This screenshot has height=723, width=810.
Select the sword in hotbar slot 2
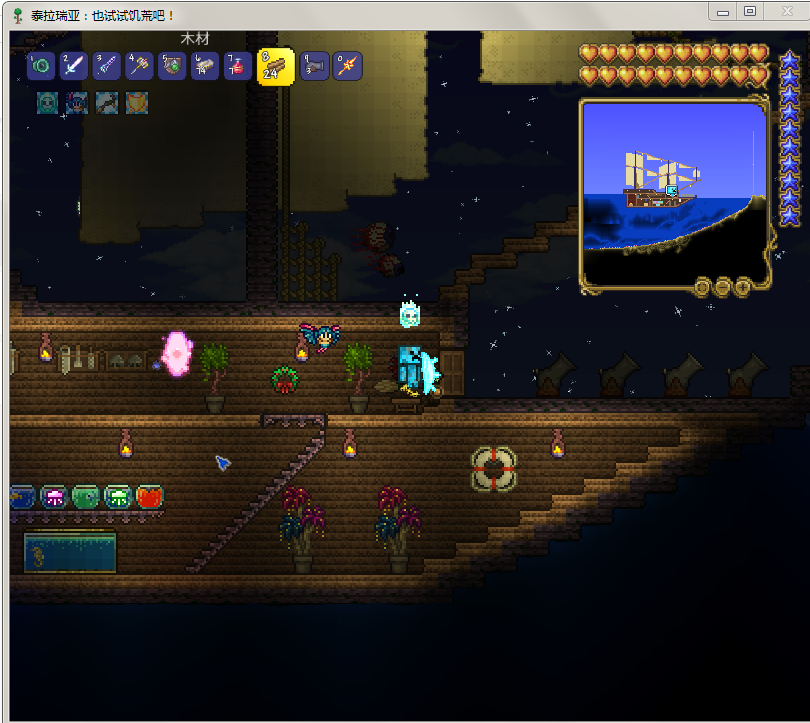tap(74, 66)
